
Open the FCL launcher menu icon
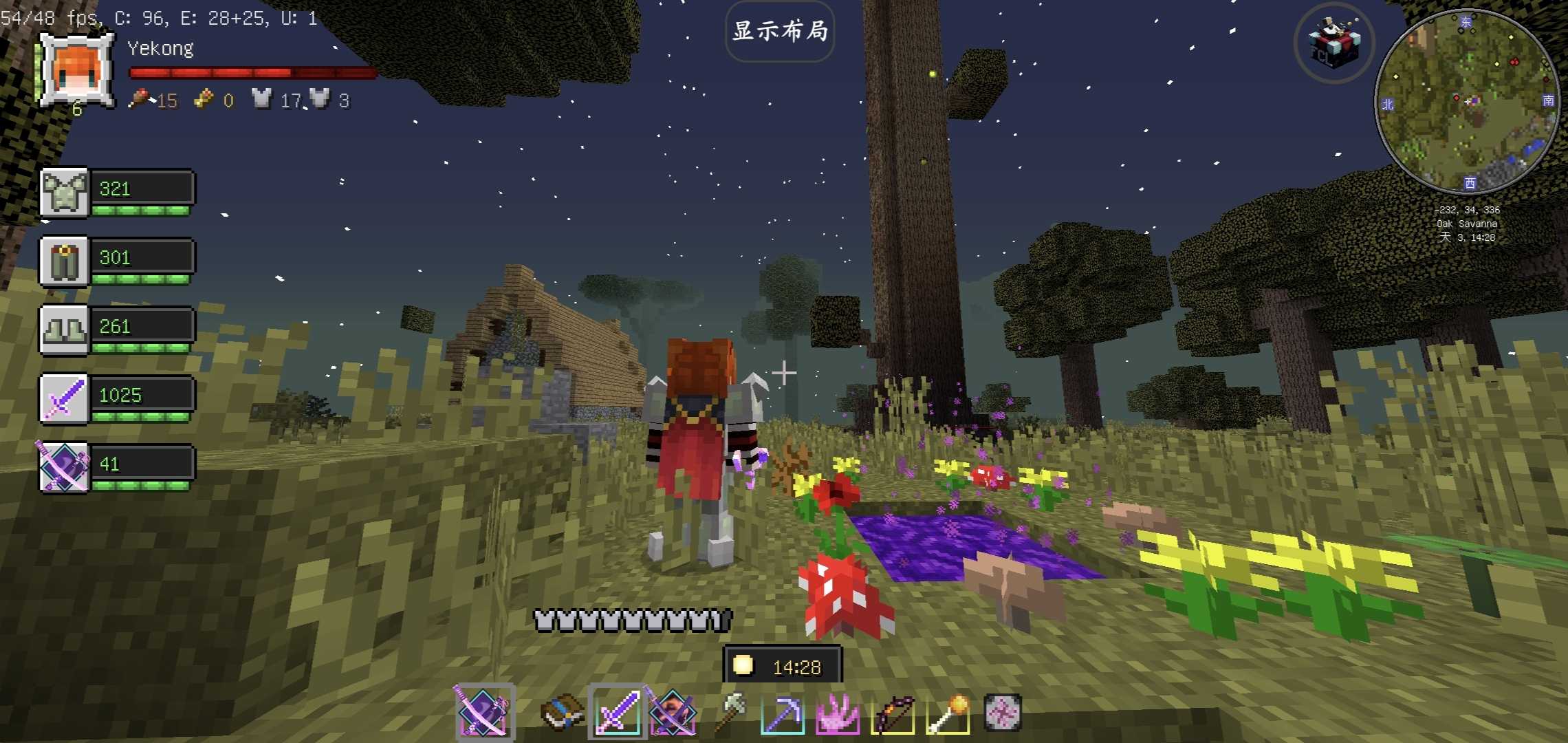[x=1333, y=43]
